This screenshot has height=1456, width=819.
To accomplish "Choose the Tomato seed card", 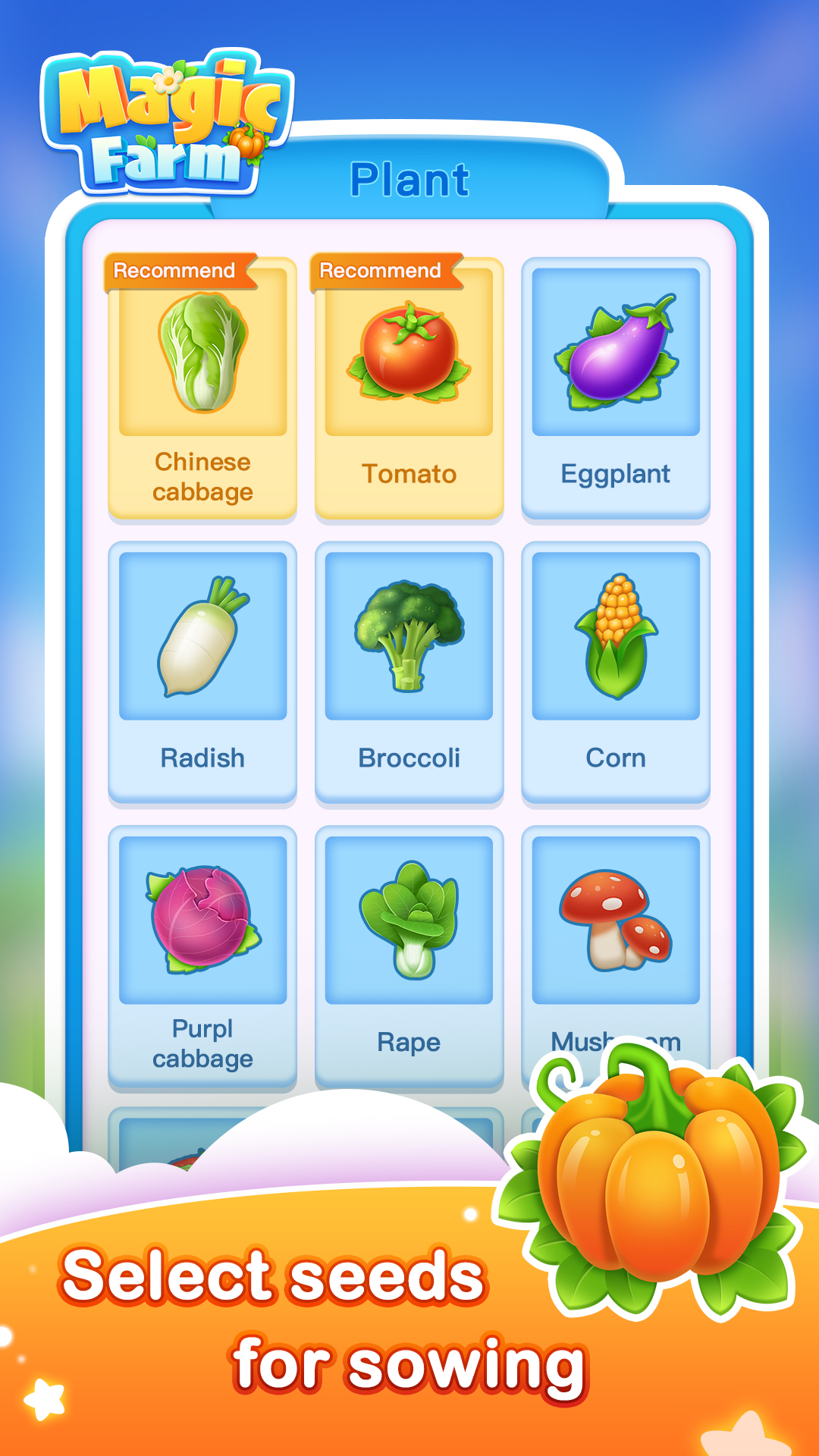I will coord(409,388).
